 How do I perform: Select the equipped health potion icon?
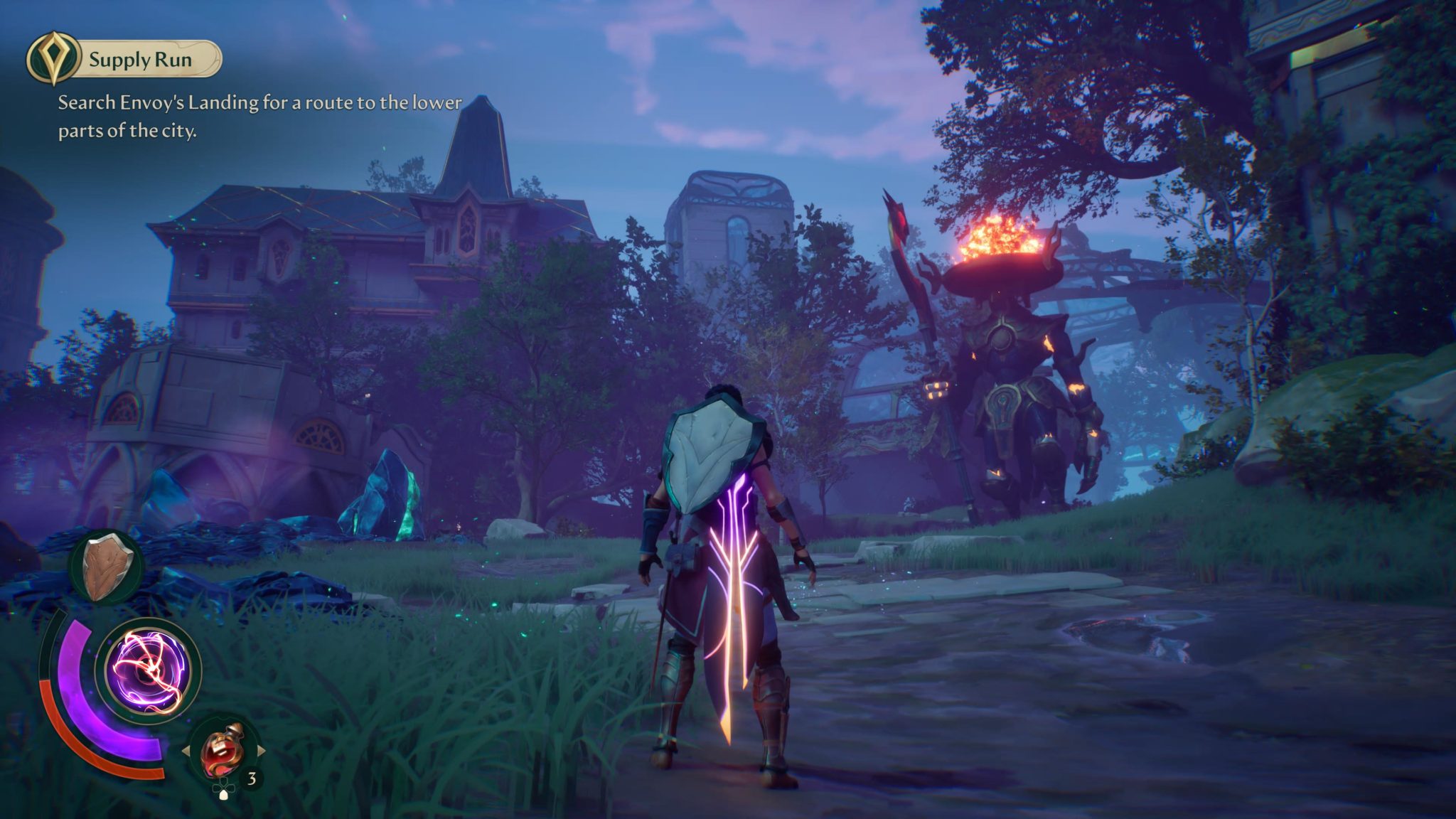222,749
